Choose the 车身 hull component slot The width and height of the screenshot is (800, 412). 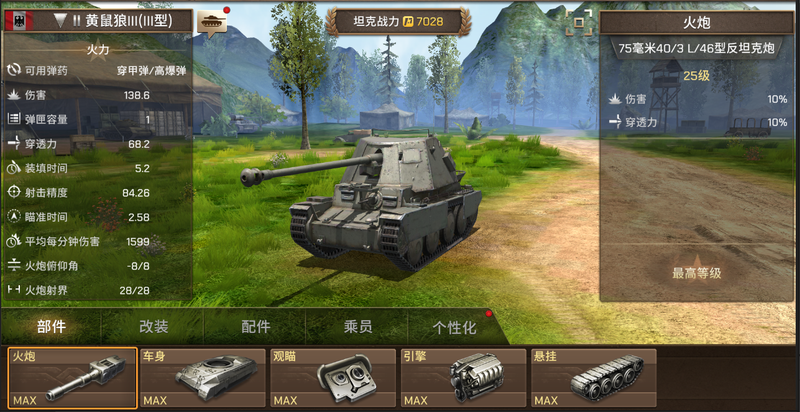[x=202, y=378]
